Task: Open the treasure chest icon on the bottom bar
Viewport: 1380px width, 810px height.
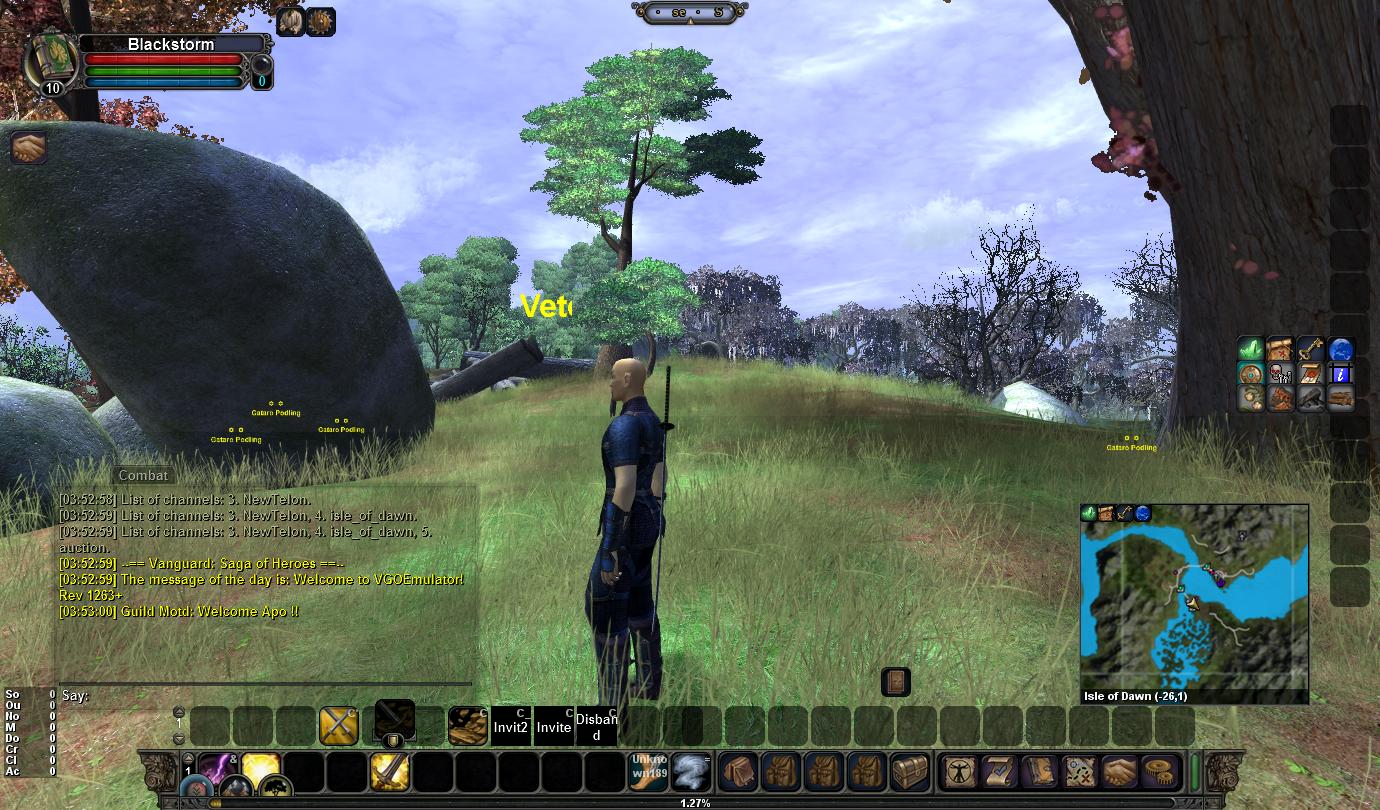Action: pyautogui.click(x=909, y=771)
